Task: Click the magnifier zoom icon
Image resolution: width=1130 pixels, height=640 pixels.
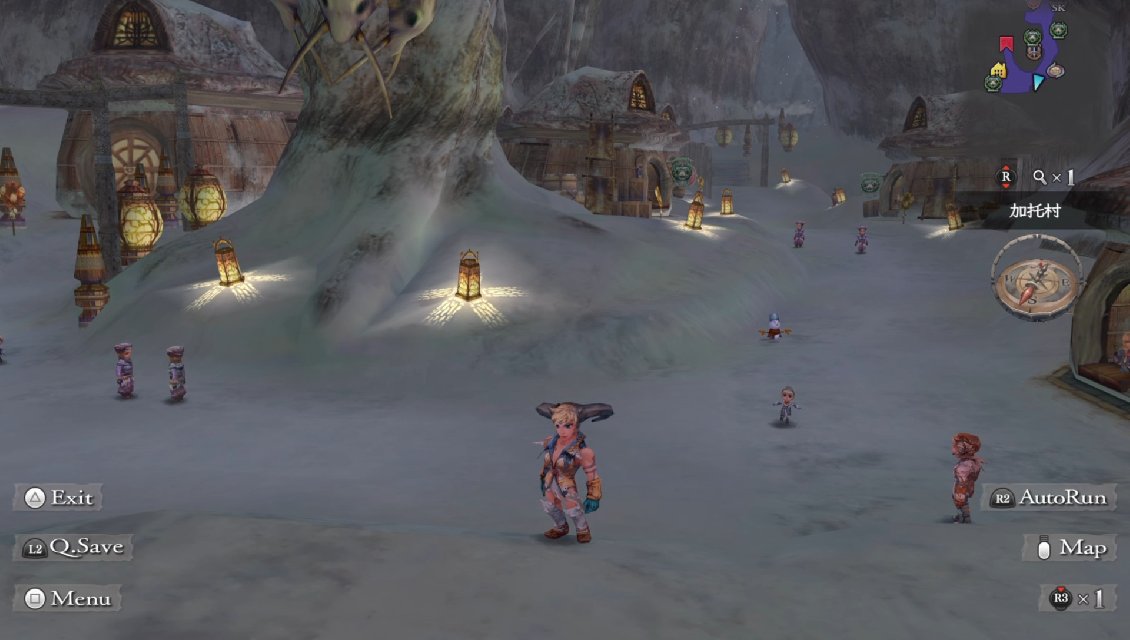Action: tap(1040, 177)
